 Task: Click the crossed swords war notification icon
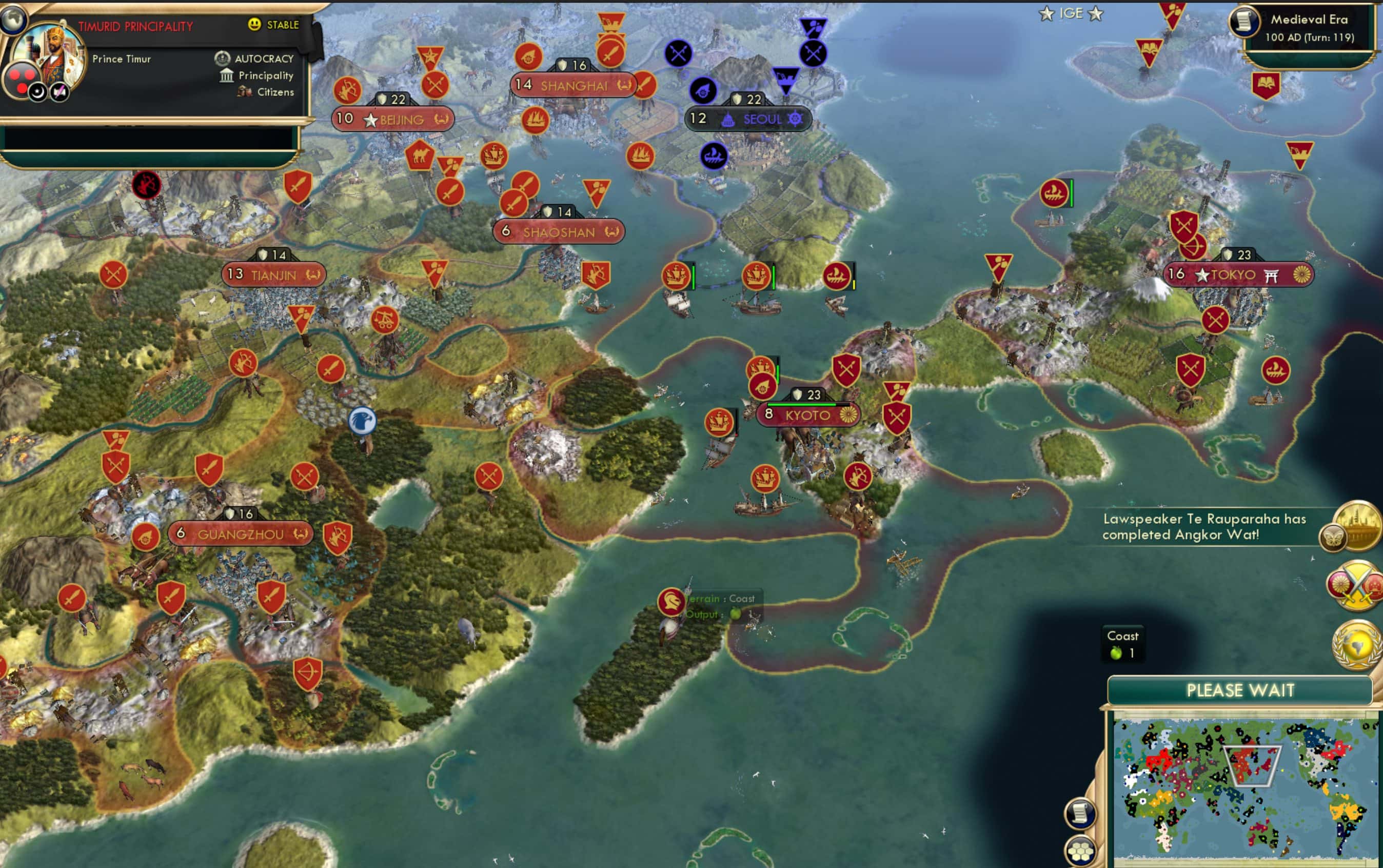pos(1355,586)
